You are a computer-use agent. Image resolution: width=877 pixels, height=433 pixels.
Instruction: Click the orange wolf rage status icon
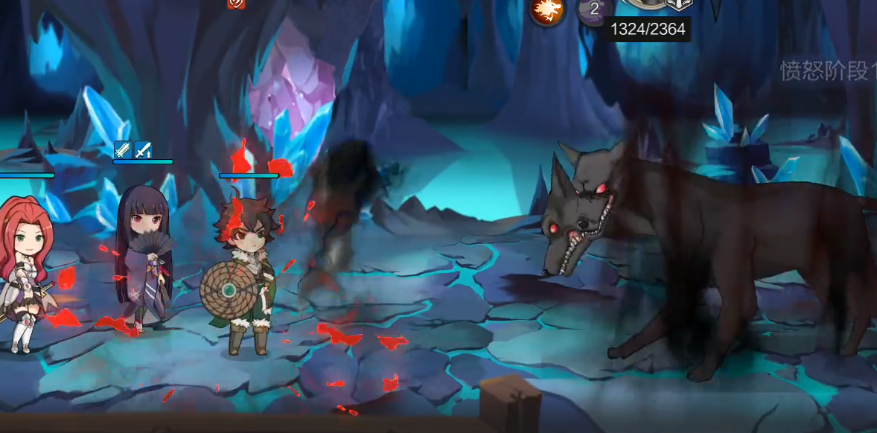click(548, 10)
